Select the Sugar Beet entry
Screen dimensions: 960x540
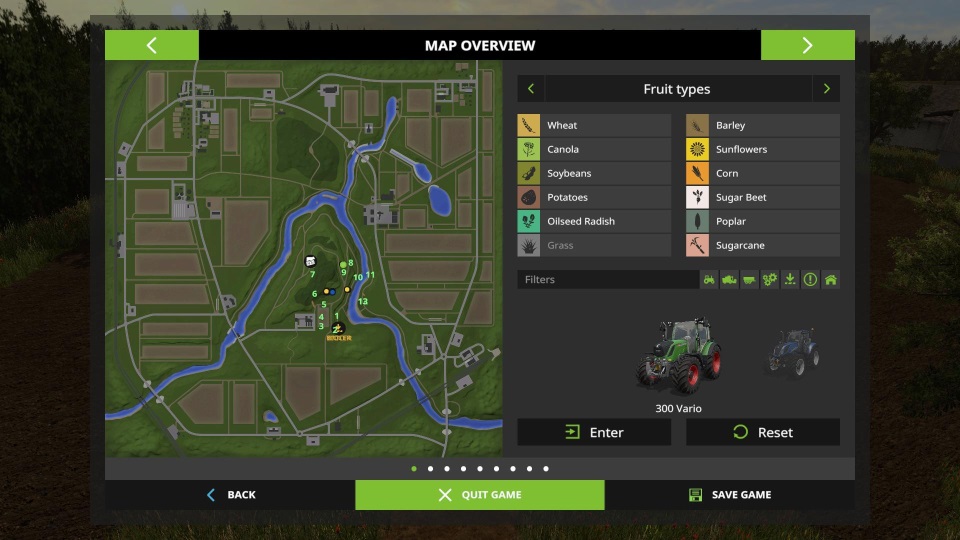coord(762,197)
